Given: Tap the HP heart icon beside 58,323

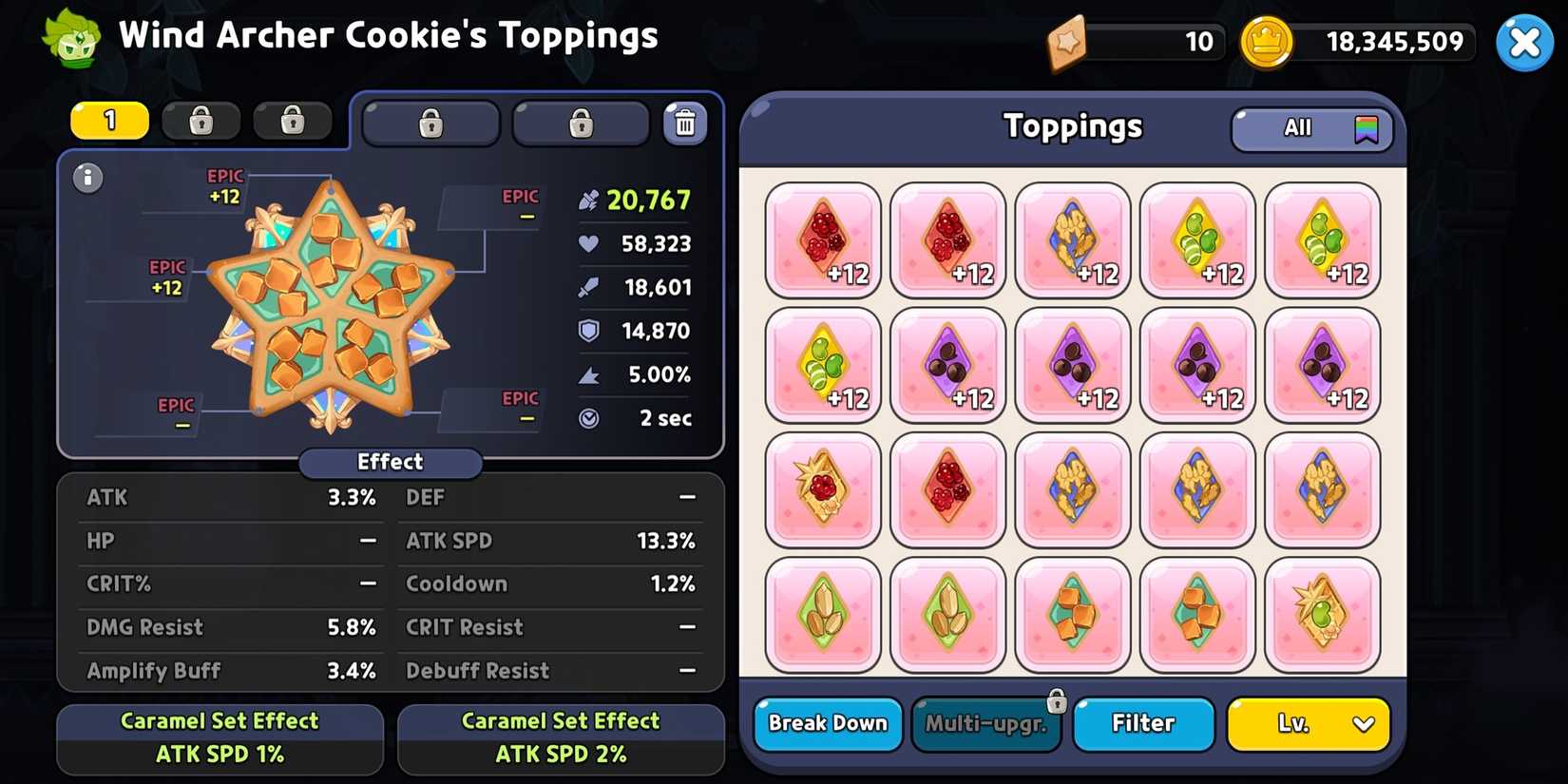Looking at the screenshot, I should point(587,243).
